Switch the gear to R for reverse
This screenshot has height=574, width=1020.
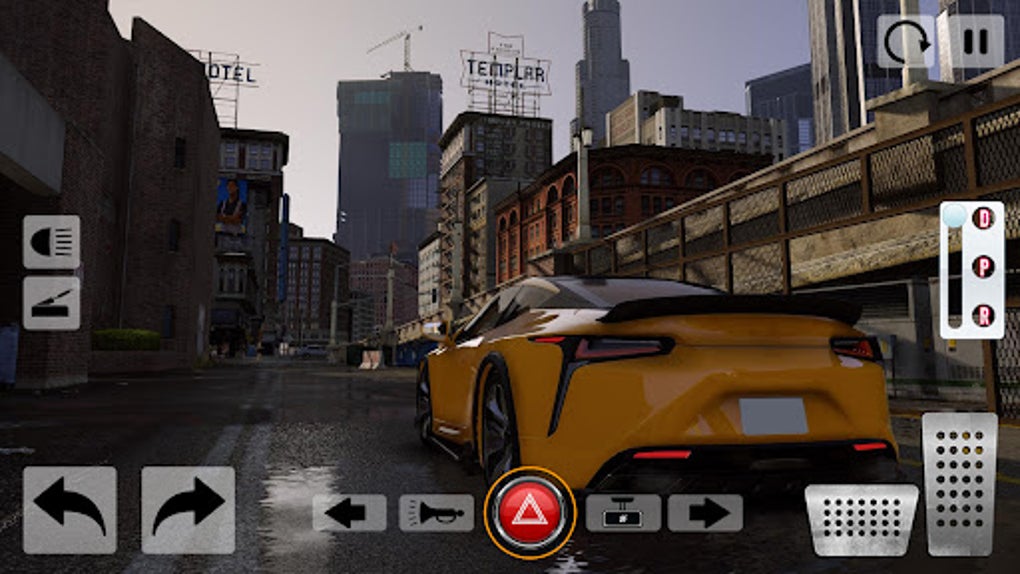(984, 316)
